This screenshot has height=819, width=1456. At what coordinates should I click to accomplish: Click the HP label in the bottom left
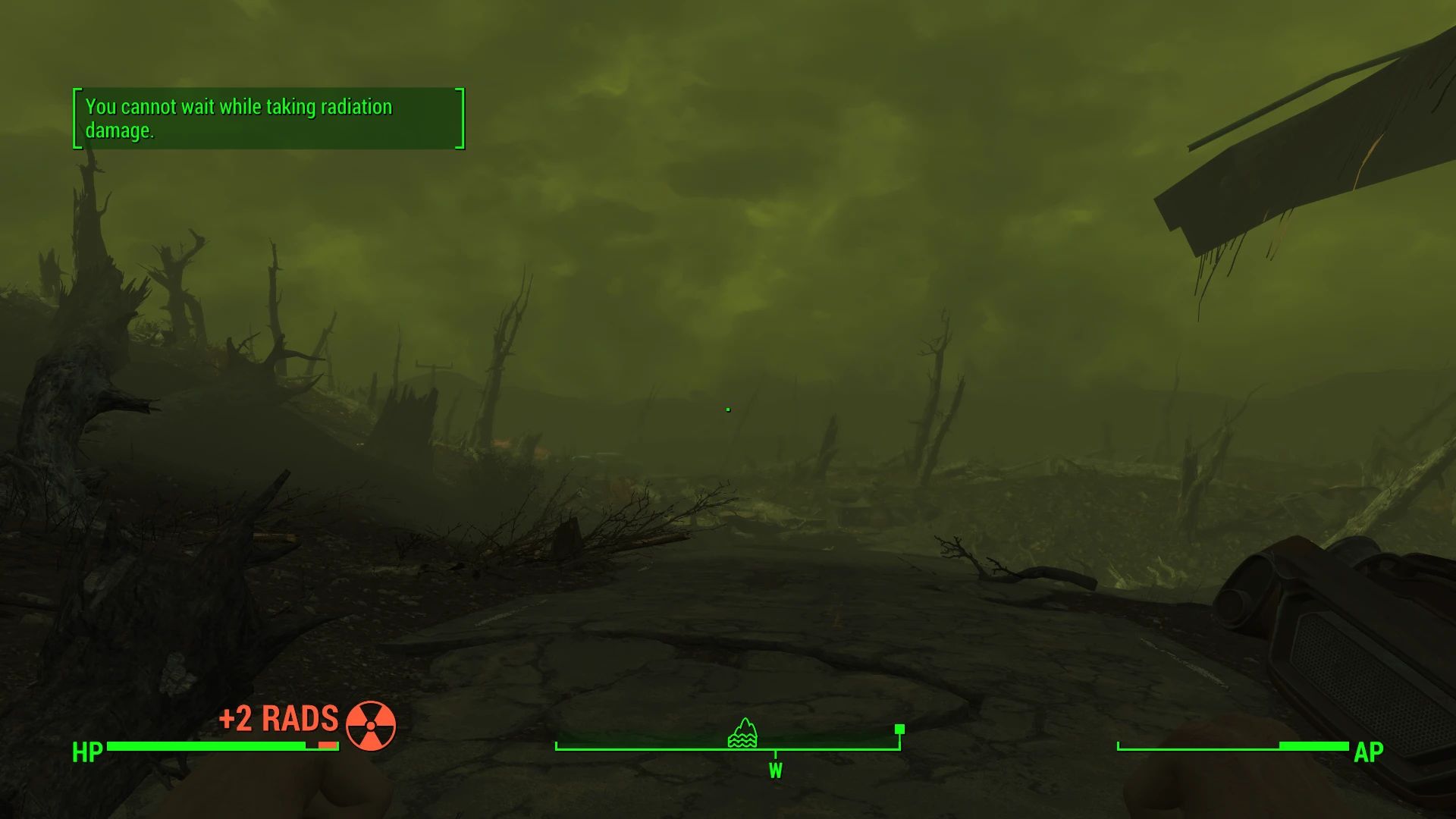86,753
